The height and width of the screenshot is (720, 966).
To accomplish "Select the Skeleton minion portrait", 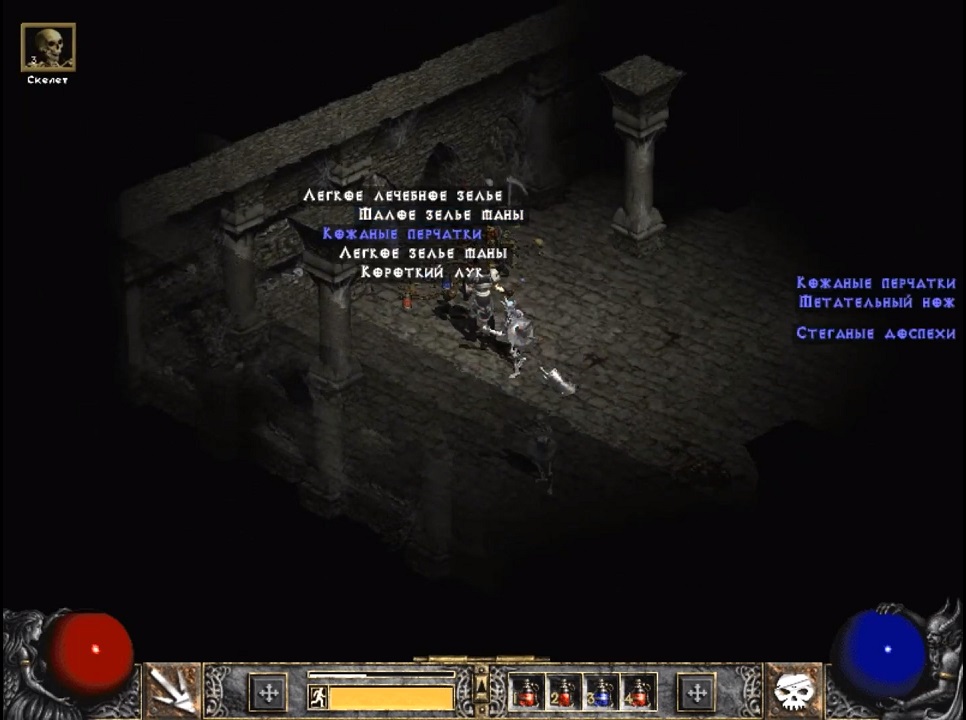I will [x=47, y=47].
